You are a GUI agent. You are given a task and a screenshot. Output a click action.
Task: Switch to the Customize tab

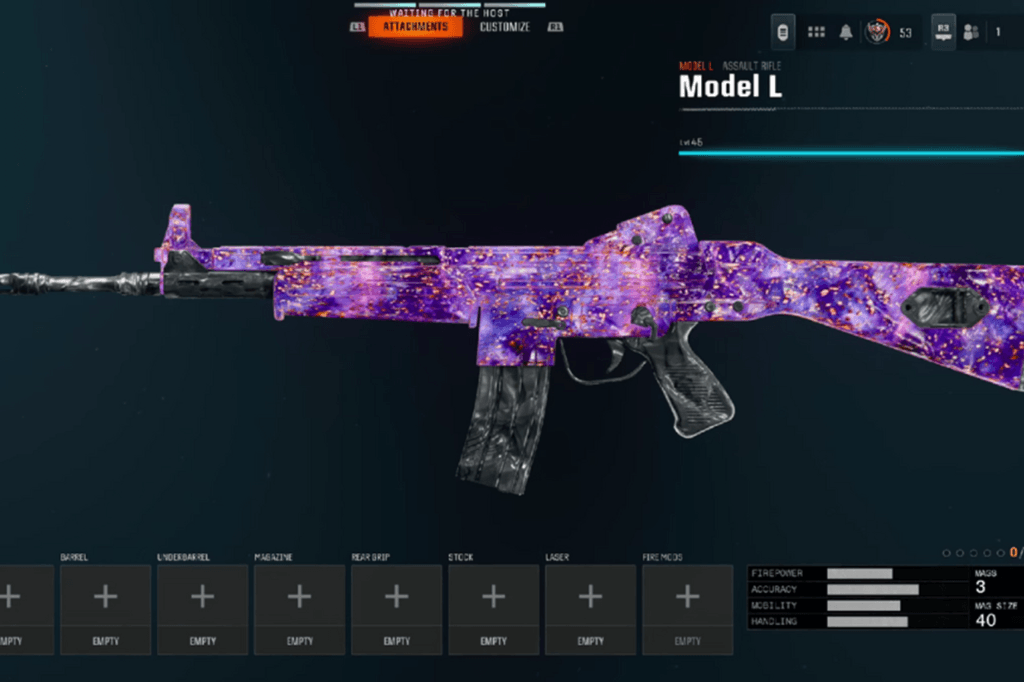(505, 27)
